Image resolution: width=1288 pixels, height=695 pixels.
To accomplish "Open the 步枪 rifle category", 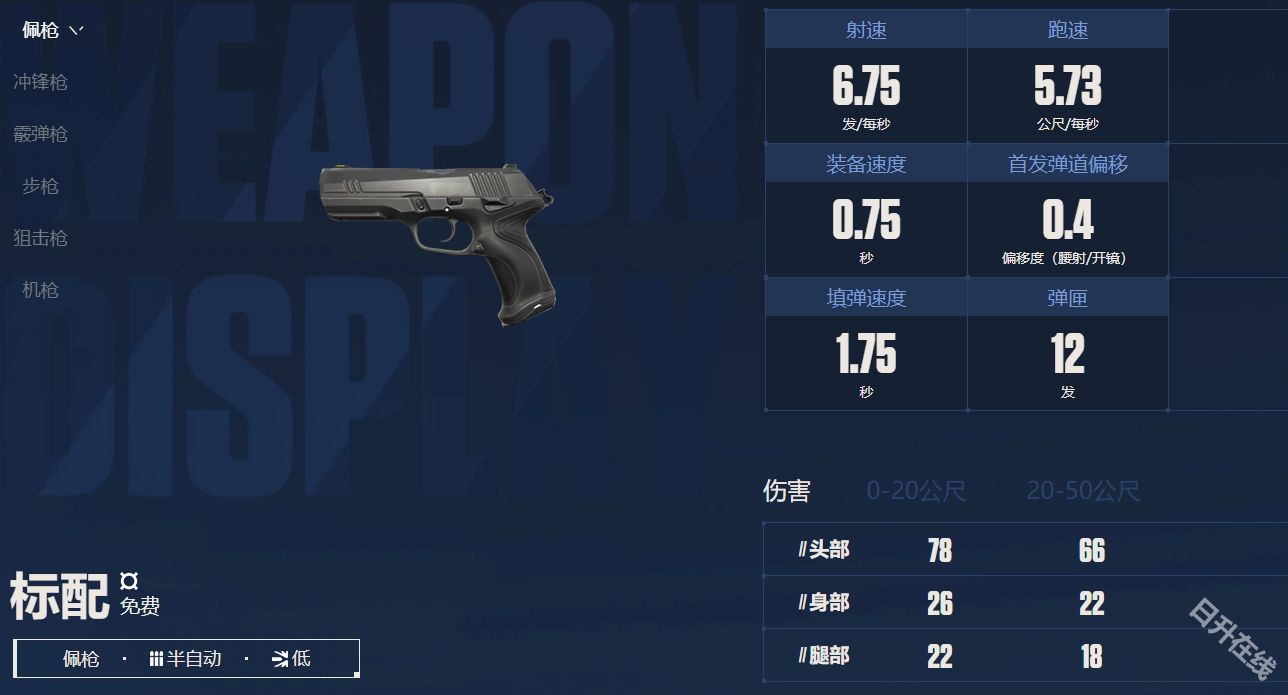I will [40, 186].
